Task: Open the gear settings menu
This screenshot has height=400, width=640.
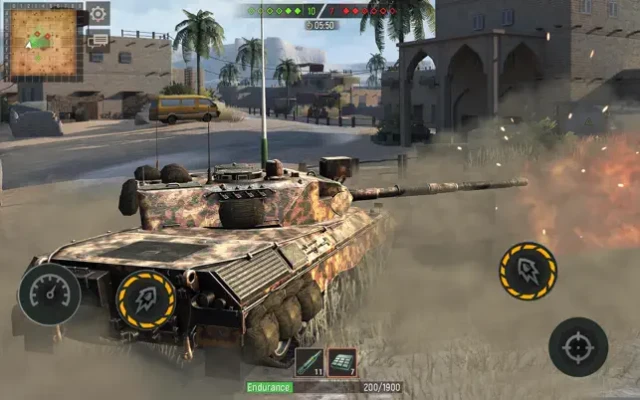Action: click(x=98, y=14)
